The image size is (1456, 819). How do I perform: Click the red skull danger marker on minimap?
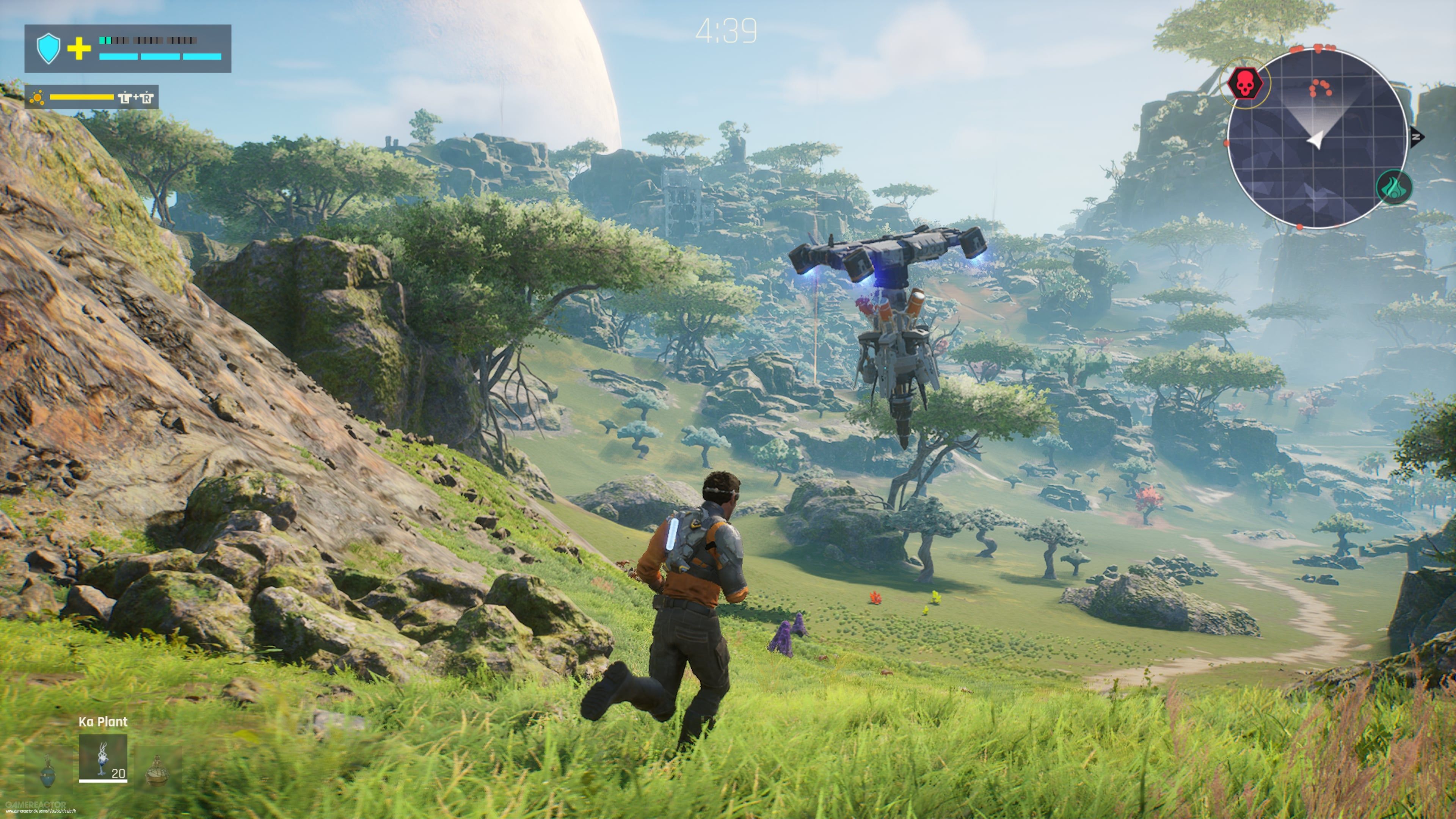click(1246, 84)
